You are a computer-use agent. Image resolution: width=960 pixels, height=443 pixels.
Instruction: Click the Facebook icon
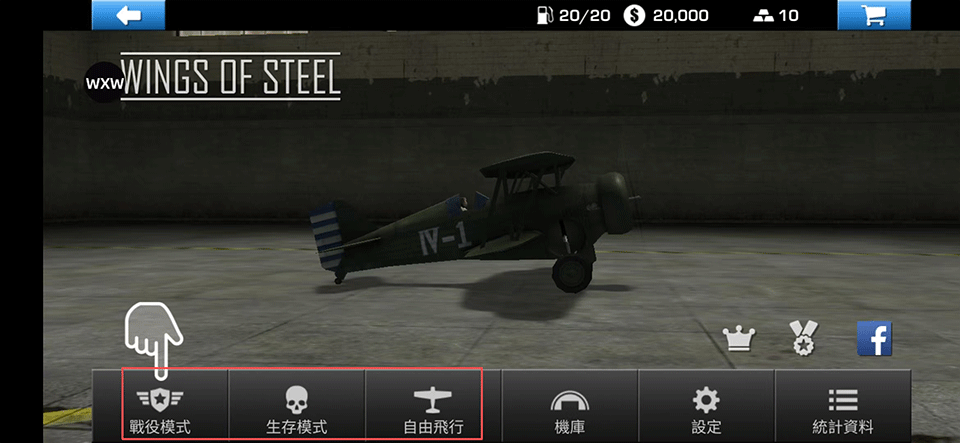(874, 339)
